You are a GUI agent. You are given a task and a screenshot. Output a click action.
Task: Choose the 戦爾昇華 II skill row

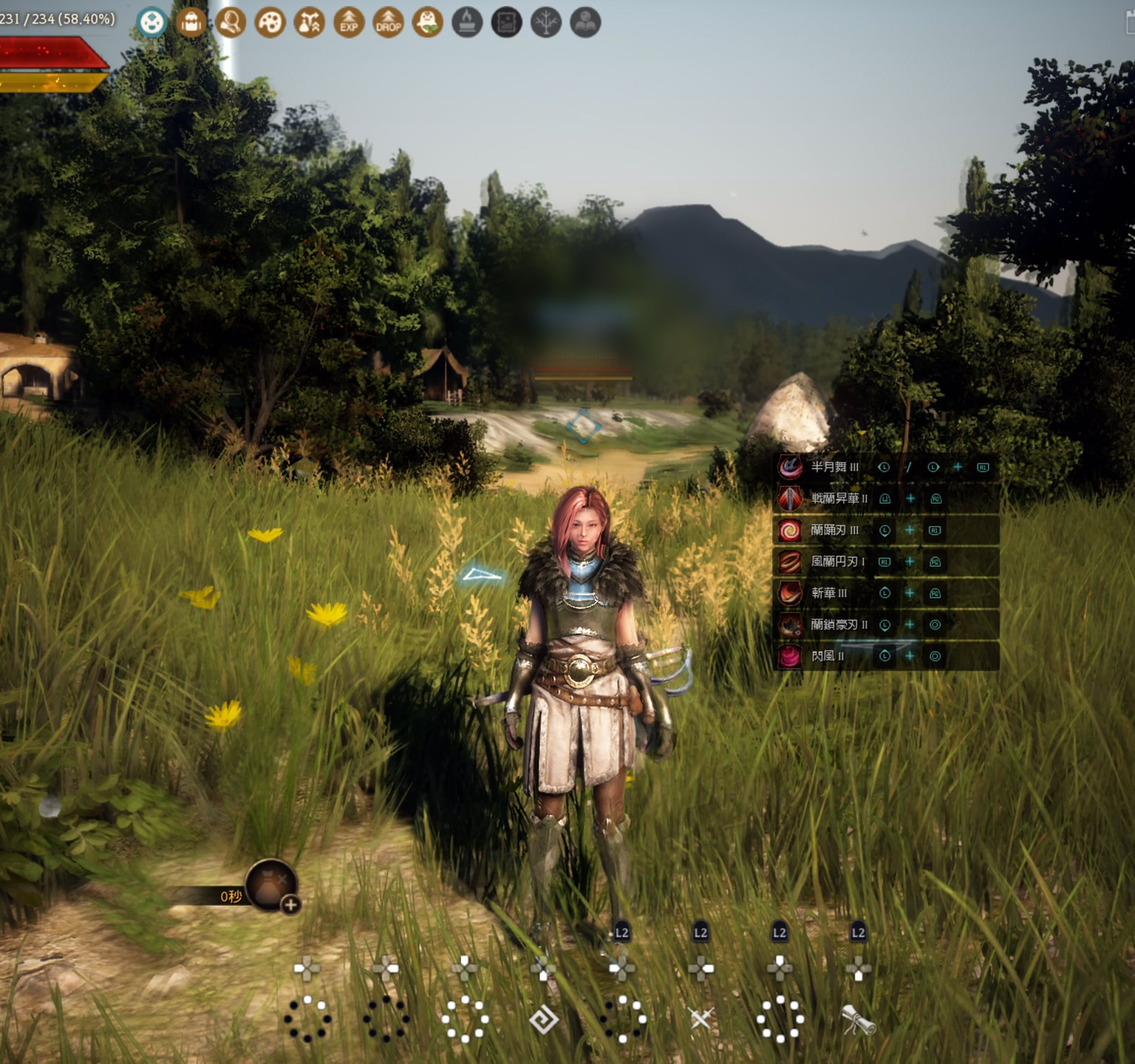[x=839, y=499]
